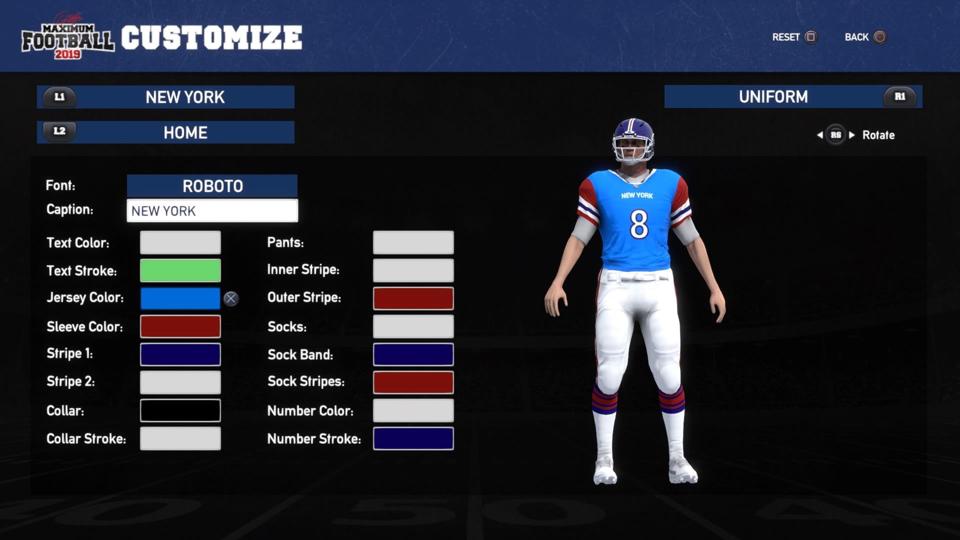Click the Stripe 2 color swatch
This screenshot has height=540, width=960.
180,382
